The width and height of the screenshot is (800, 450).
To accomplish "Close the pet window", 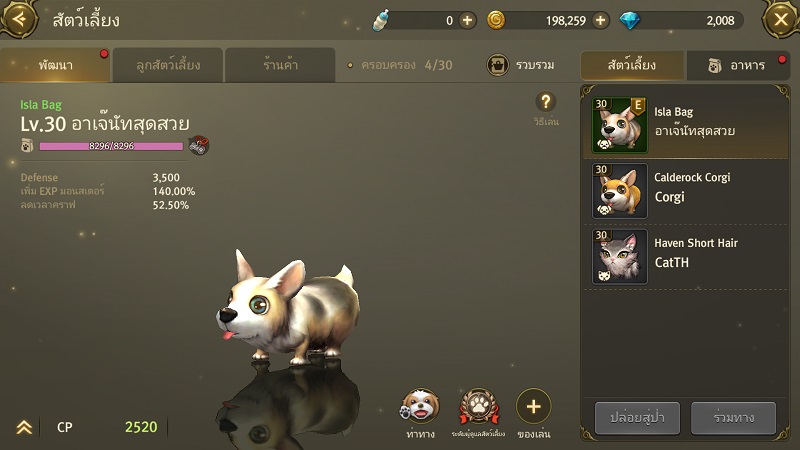I will (x=779, y=19).
